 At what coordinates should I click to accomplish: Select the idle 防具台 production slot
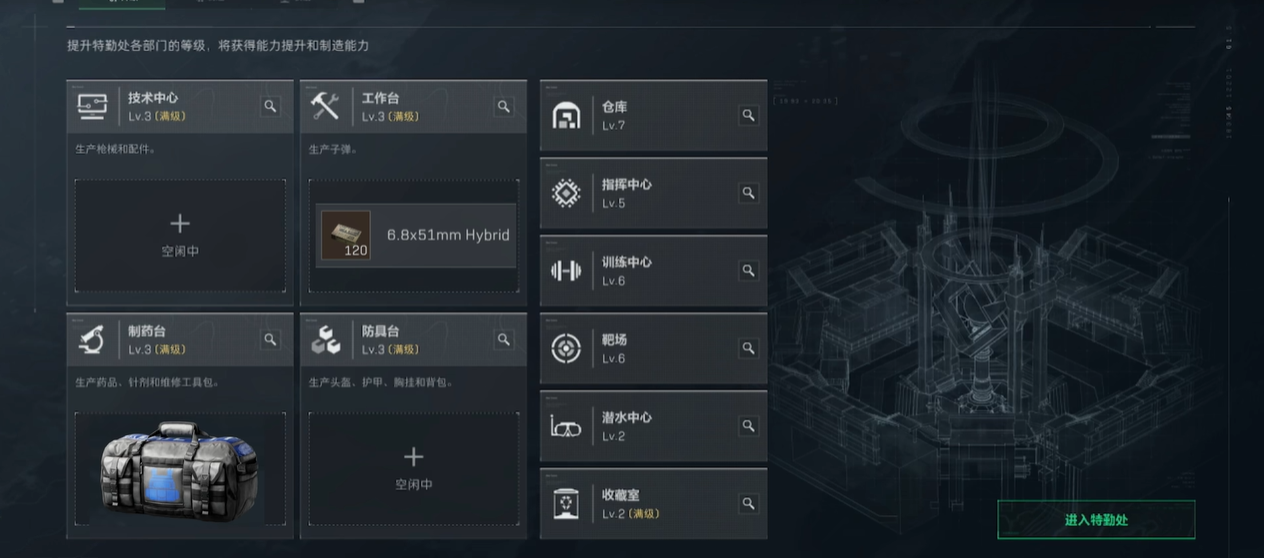[x=413, y=468]
